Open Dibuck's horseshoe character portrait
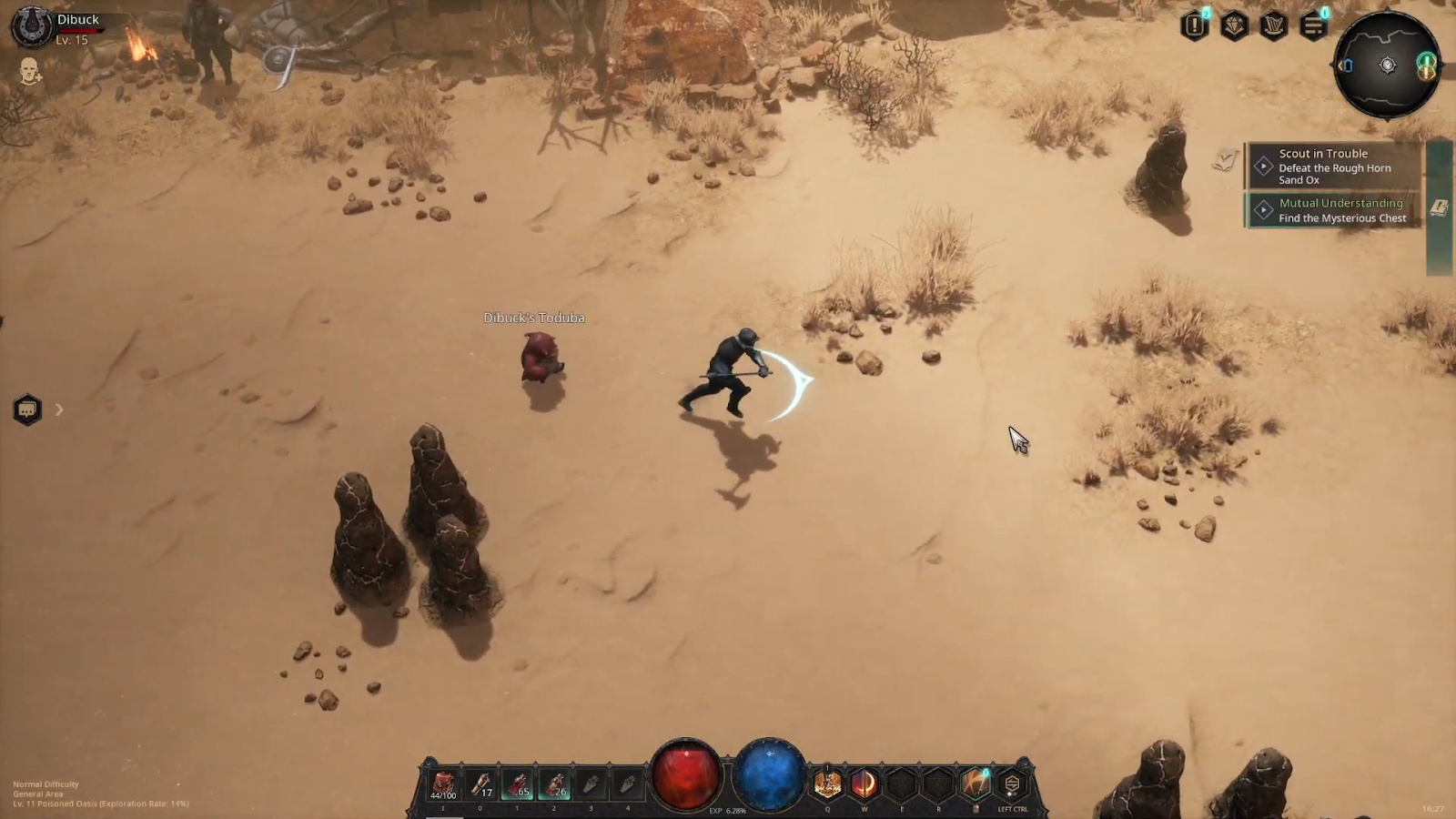The image size is (1456, 819). click(31, 25)
